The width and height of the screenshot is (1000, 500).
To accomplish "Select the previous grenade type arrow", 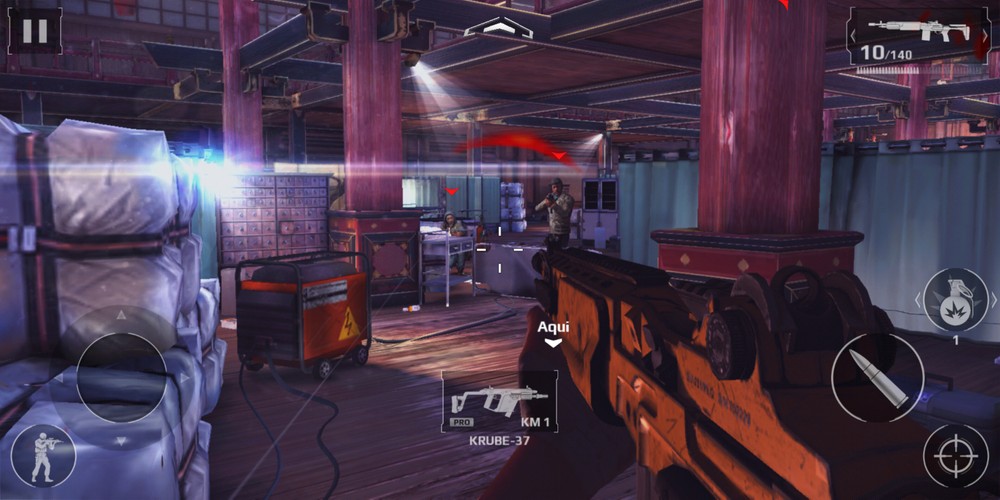I will point(918,299).
